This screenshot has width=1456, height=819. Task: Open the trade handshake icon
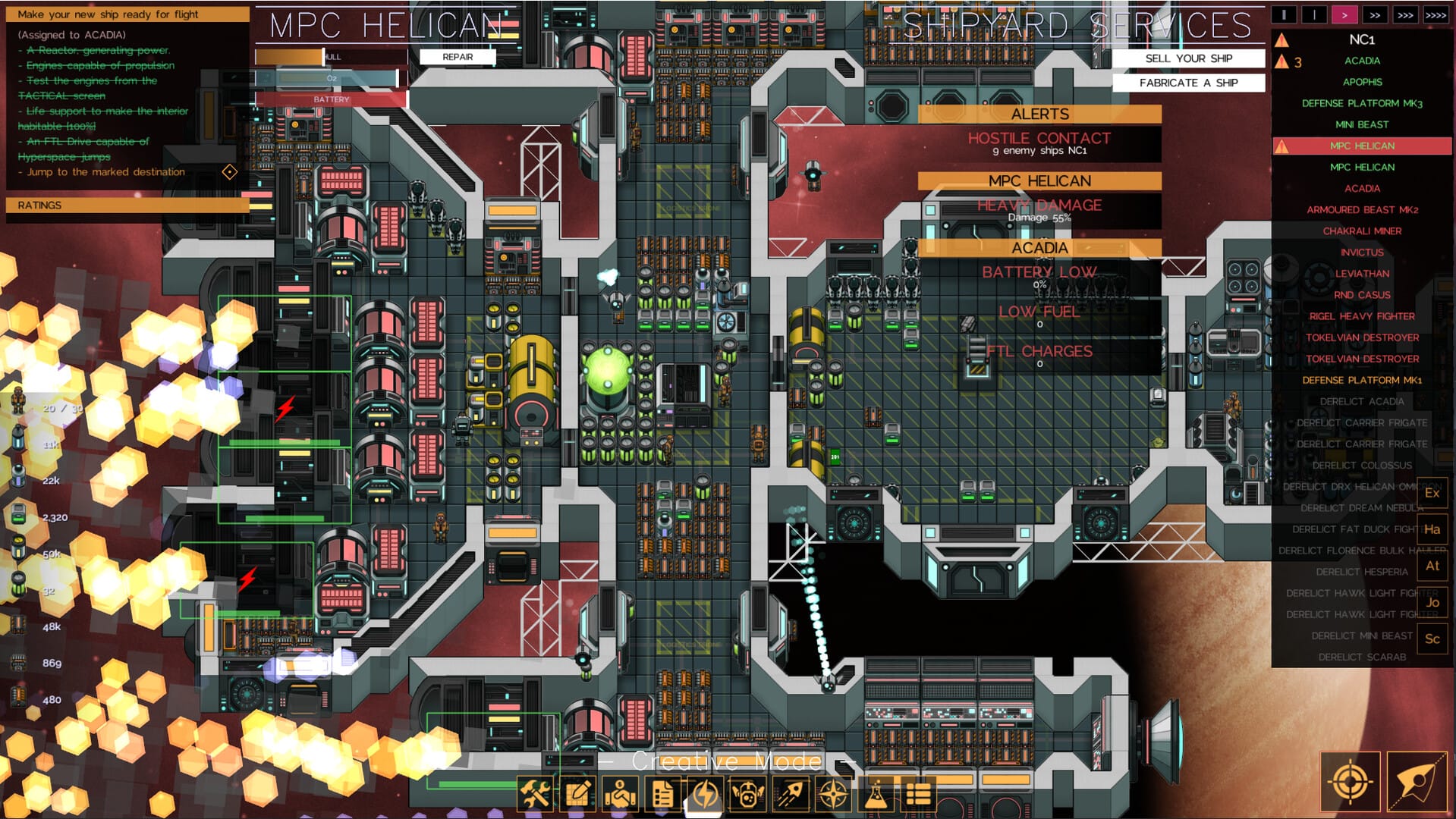point(620,794)
